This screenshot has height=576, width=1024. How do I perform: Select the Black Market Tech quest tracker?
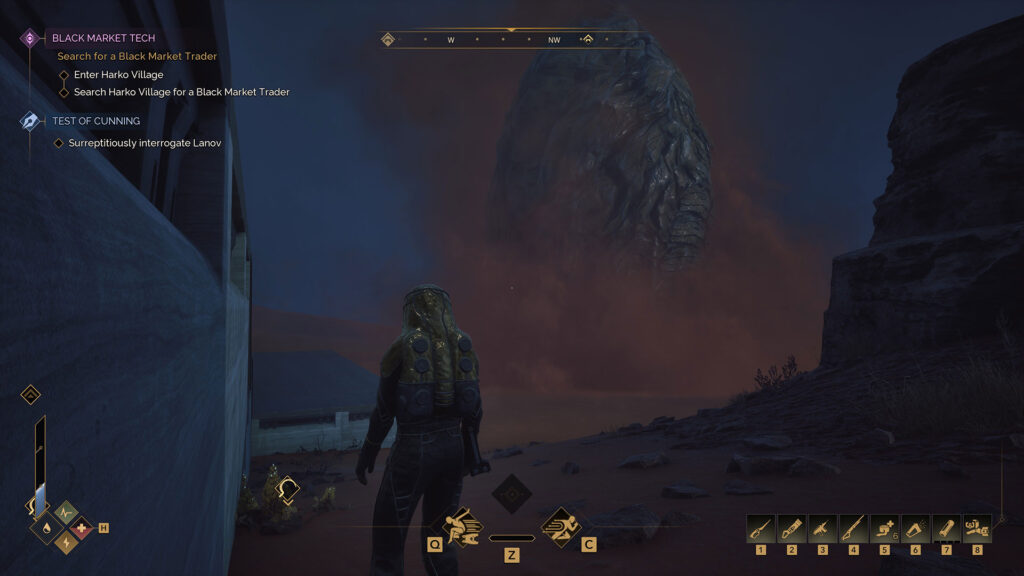[x=103, y=38]
